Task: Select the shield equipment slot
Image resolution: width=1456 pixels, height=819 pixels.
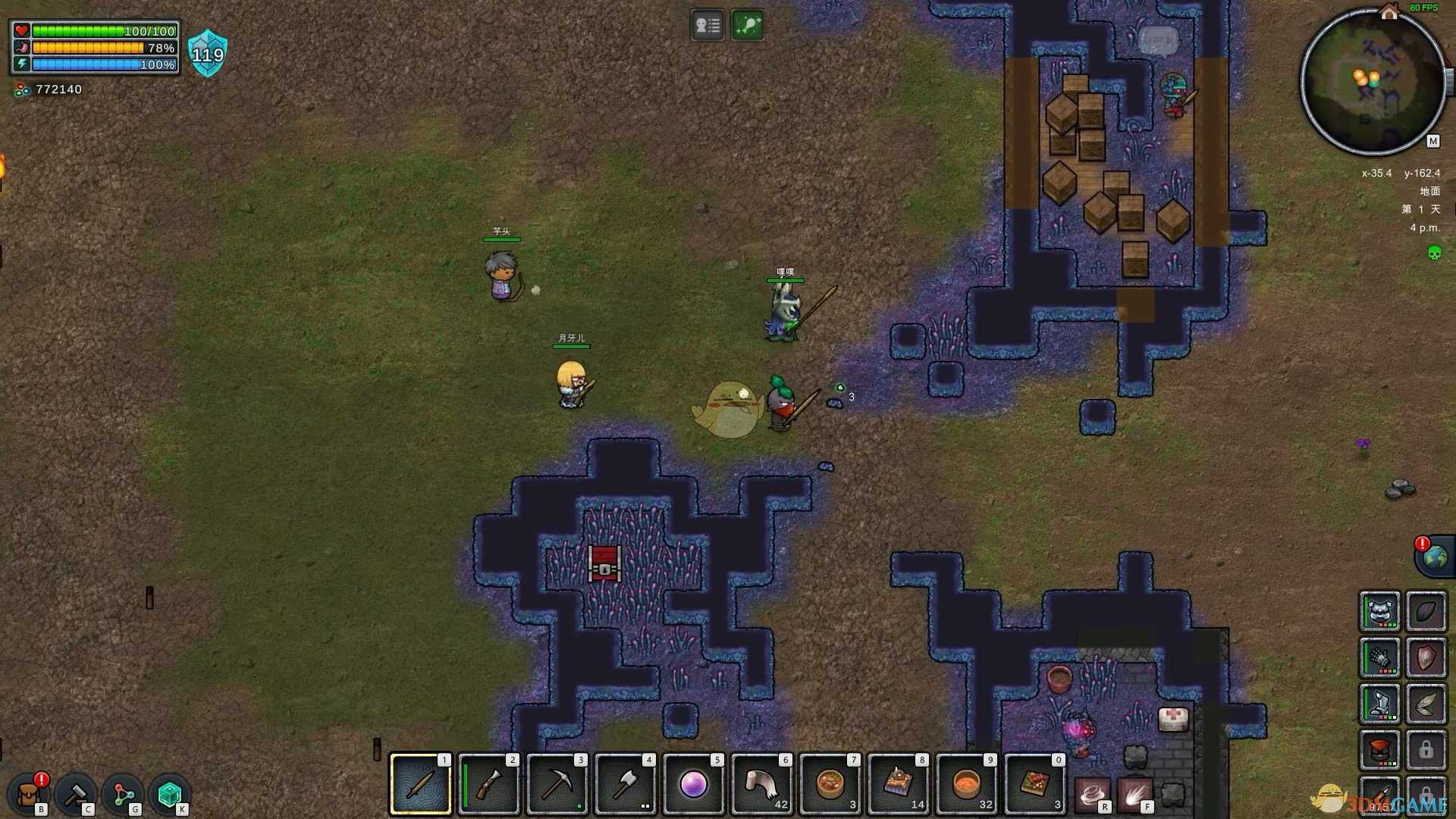Action: pyautogui.click(x=1426, y=657)
